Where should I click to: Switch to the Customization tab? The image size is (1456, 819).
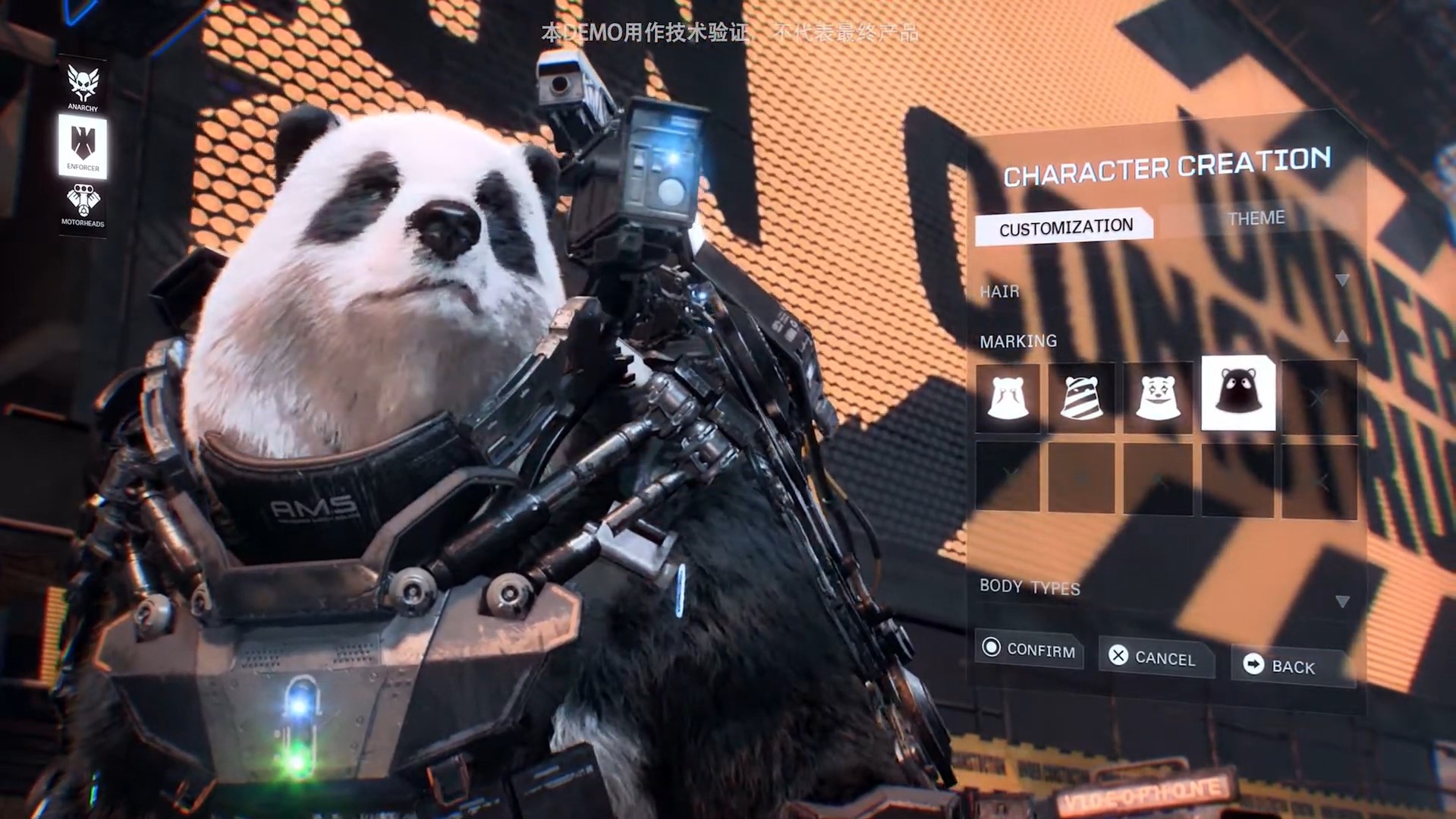pyautogui.click(x=1065, y=225)
